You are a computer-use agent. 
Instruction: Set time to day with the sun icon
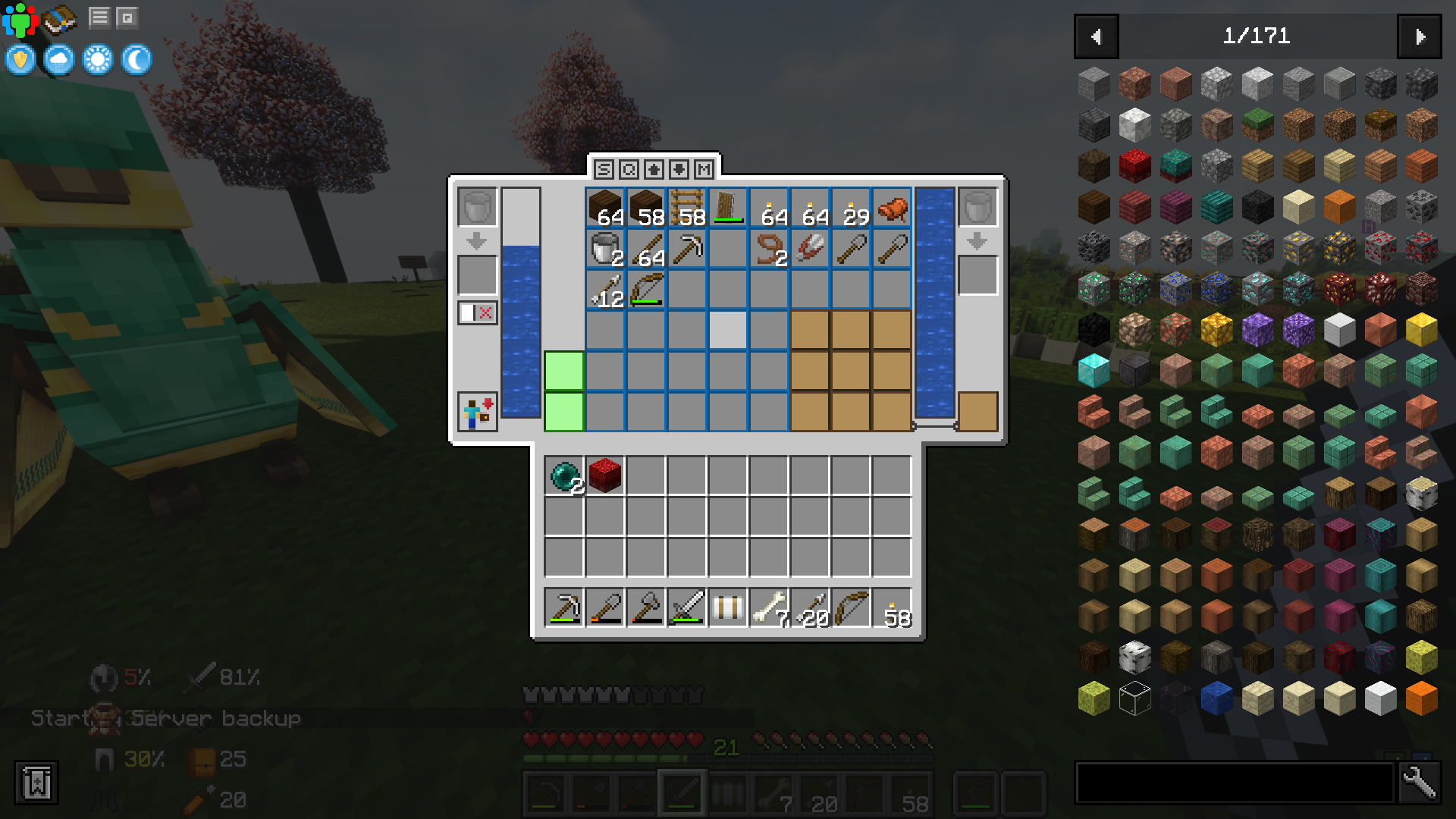[x=97, y=59]
